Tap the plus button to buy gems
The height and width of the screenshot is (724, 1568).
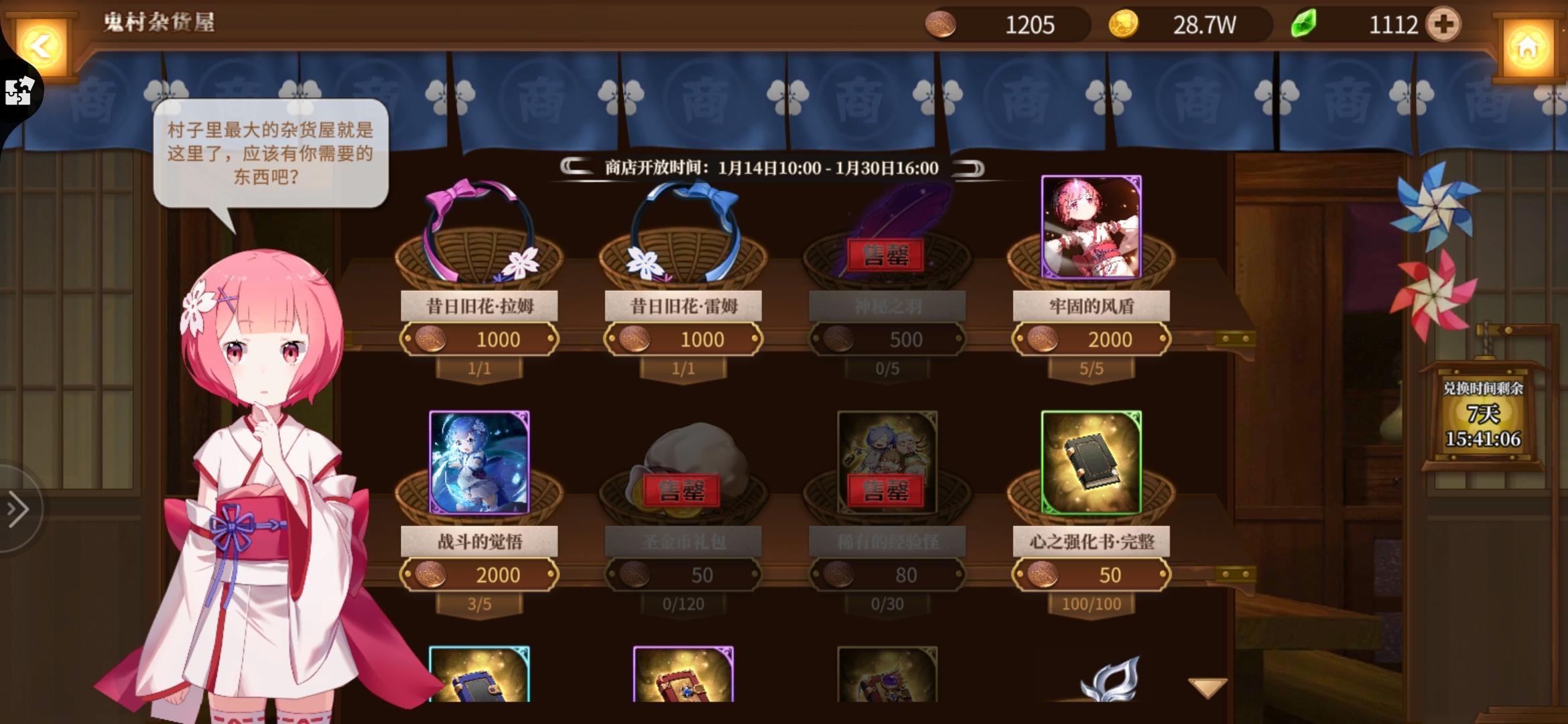coord(1441,25)
